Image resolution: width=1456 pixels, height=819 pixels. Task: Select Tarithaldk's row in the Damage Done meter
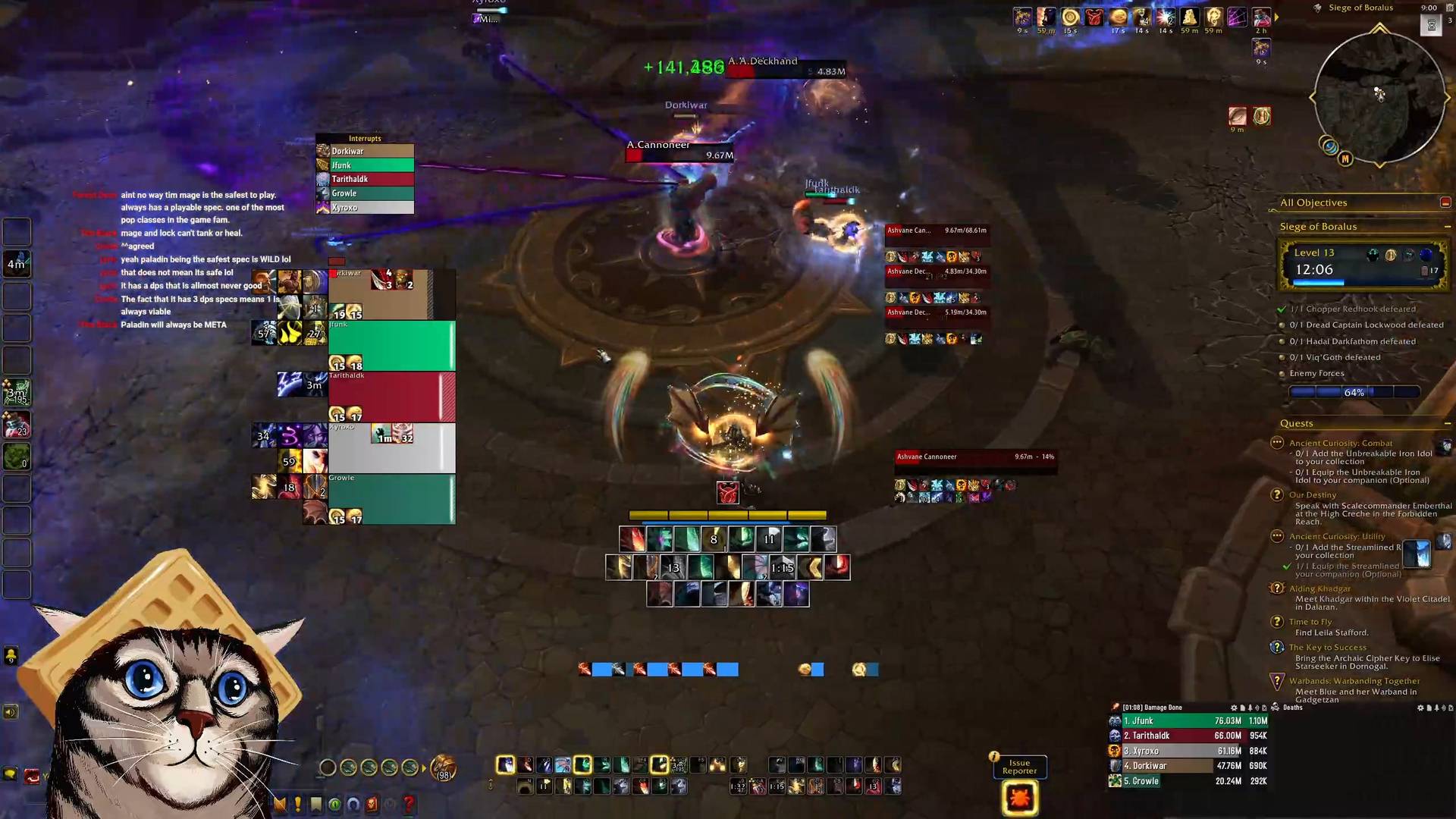1188,736
